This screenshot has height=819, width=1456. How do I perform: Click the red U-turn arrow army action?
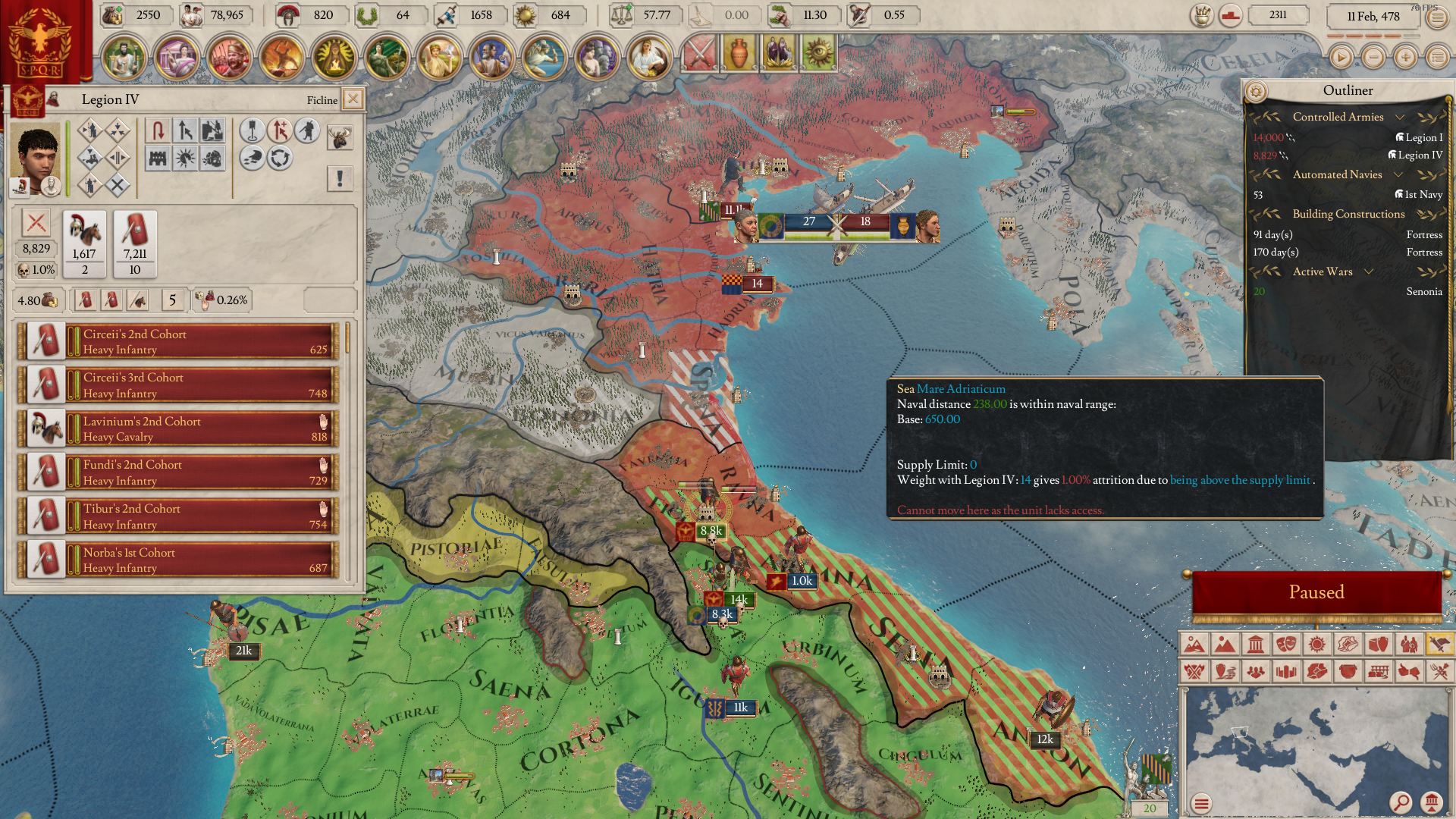[x=158, y=130]
